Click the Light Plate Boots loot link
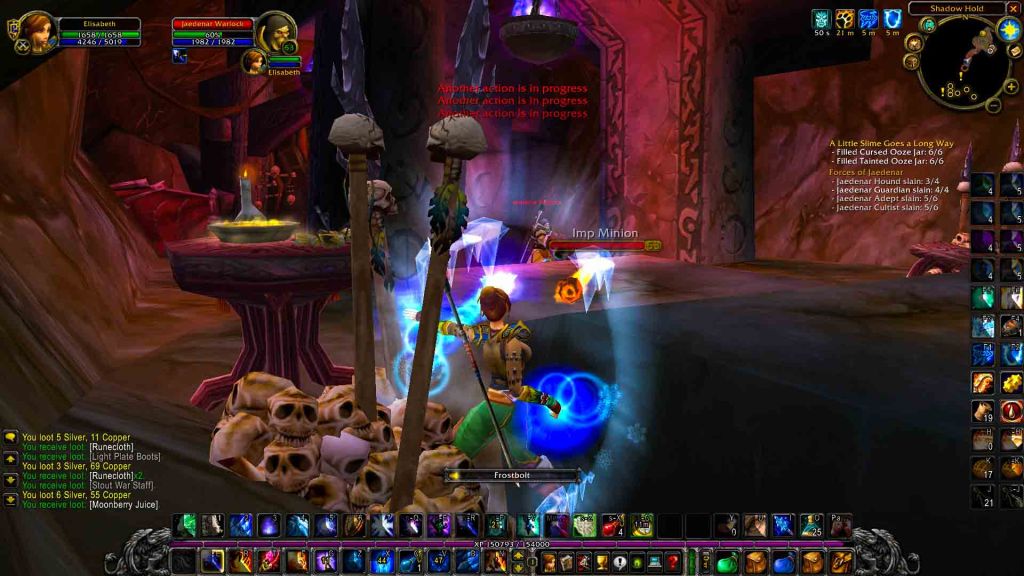1024x576 pixels. [x=125, y=456]
